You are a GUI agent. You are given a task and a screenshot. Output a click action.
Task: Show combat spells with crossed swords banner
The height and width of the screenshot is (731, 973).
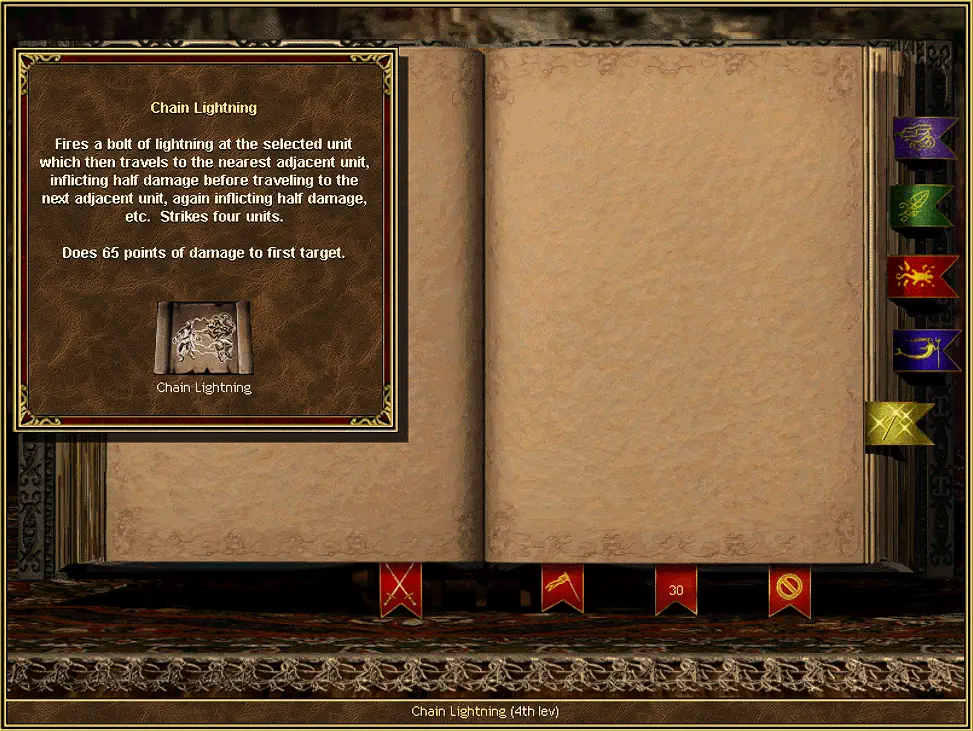pos(400,588)
